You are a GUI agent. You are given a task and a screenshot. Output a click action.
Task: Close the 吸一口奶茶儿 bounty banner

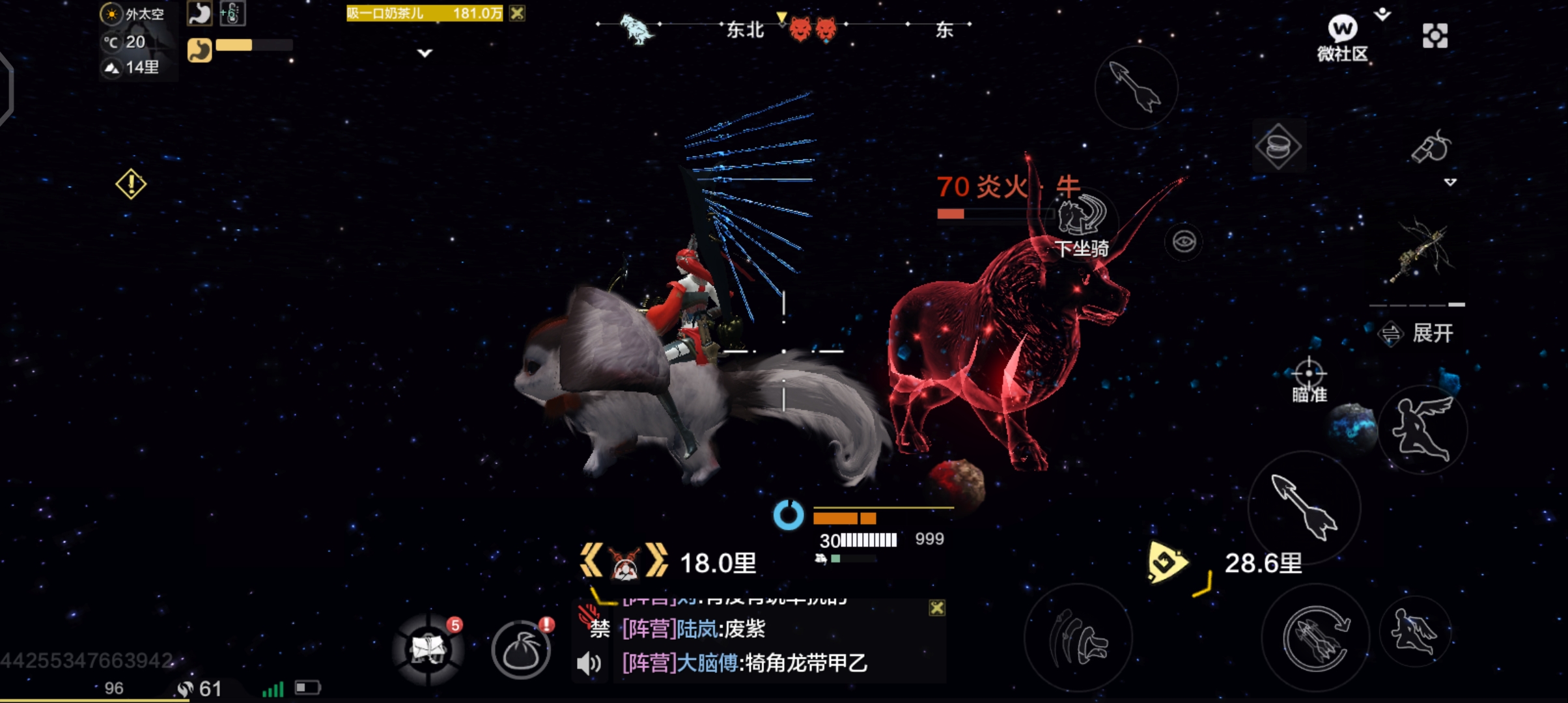click(x=518, y=14)
